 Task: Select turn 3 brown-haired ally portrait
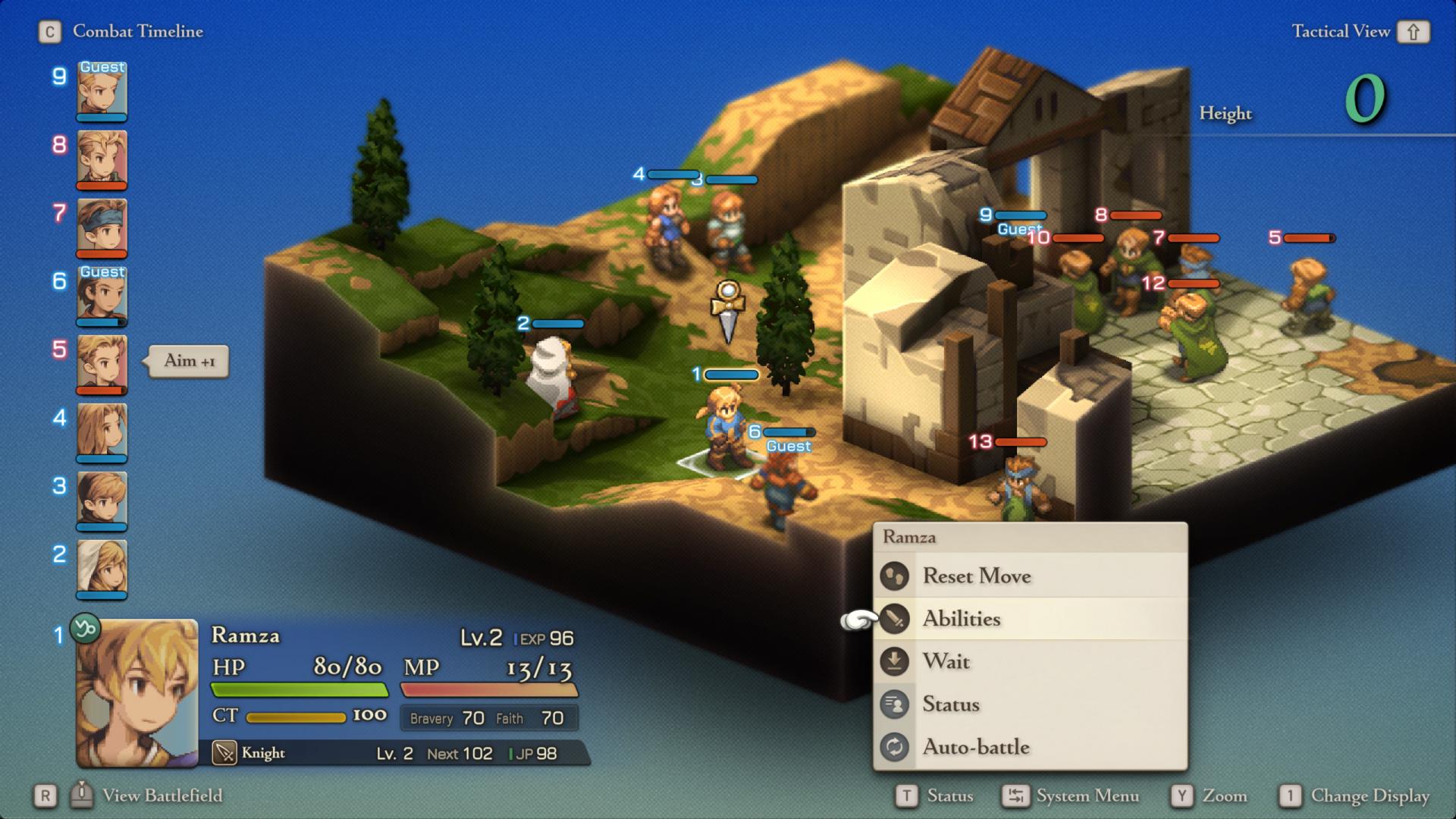coord(102,500)
